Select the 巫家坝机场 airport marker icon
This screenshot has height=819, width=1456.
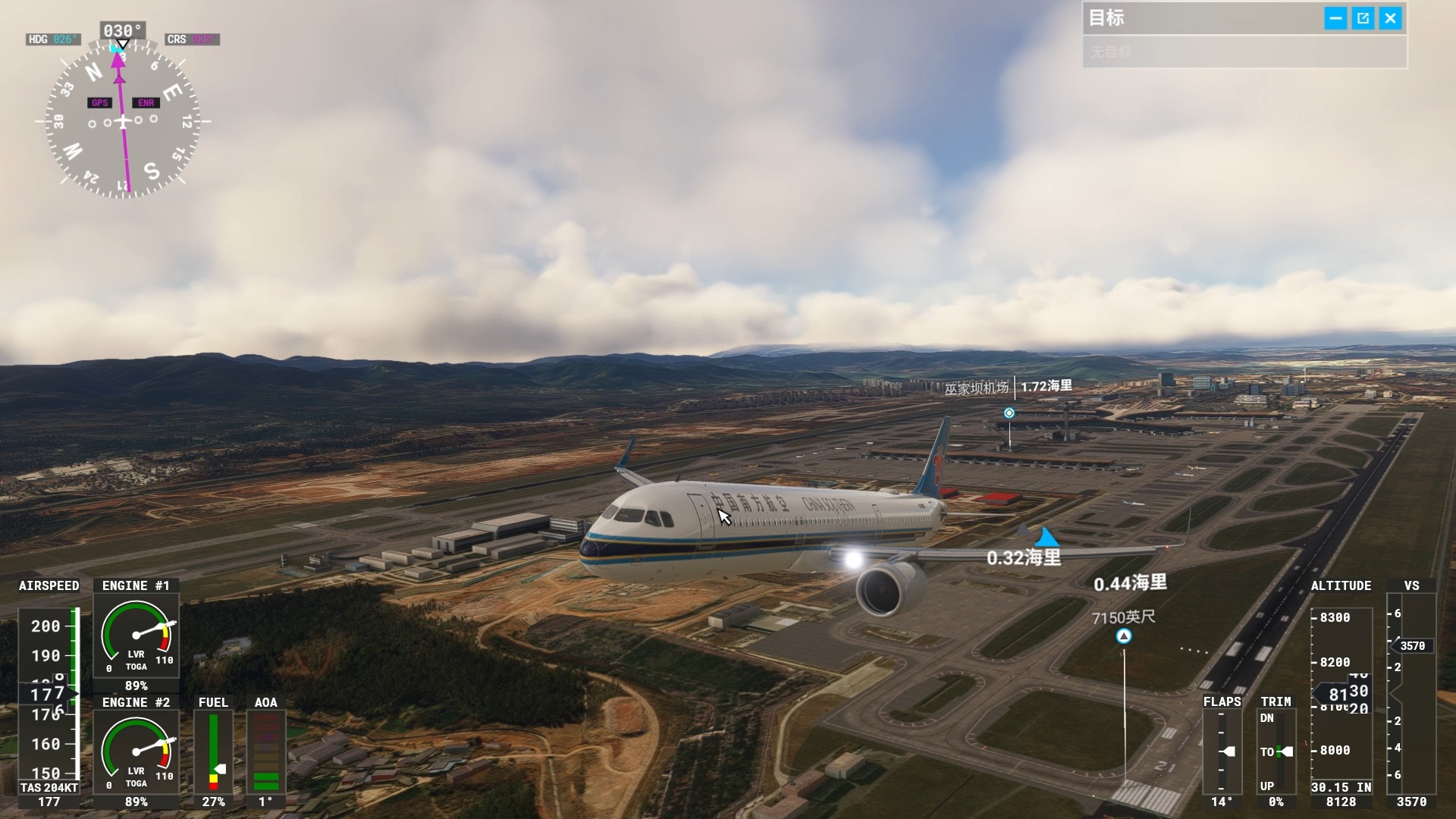(x=1009, y=413)
